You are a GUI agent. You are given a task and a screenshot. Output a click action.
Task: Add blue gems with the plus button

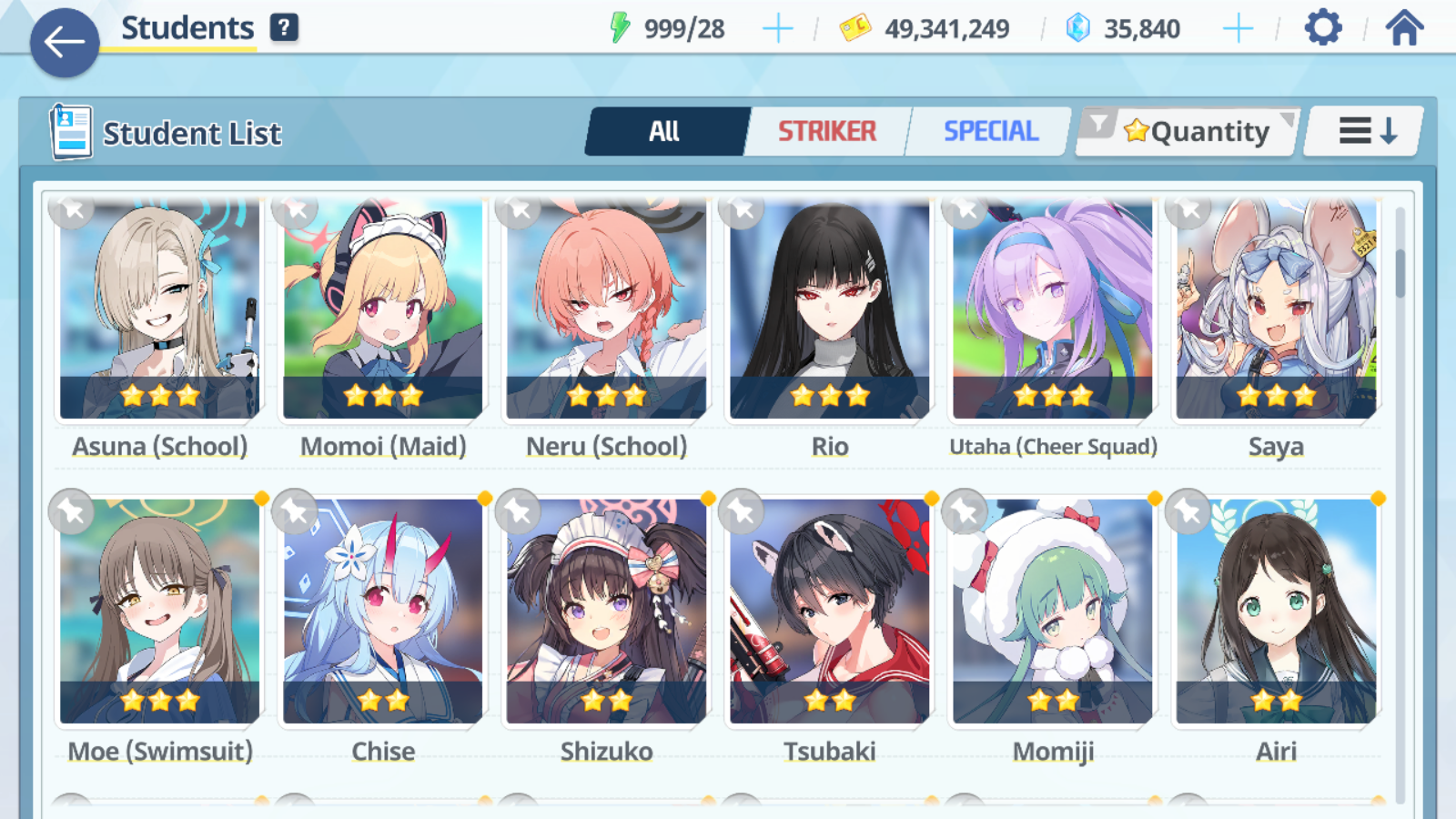point(1238,29)
